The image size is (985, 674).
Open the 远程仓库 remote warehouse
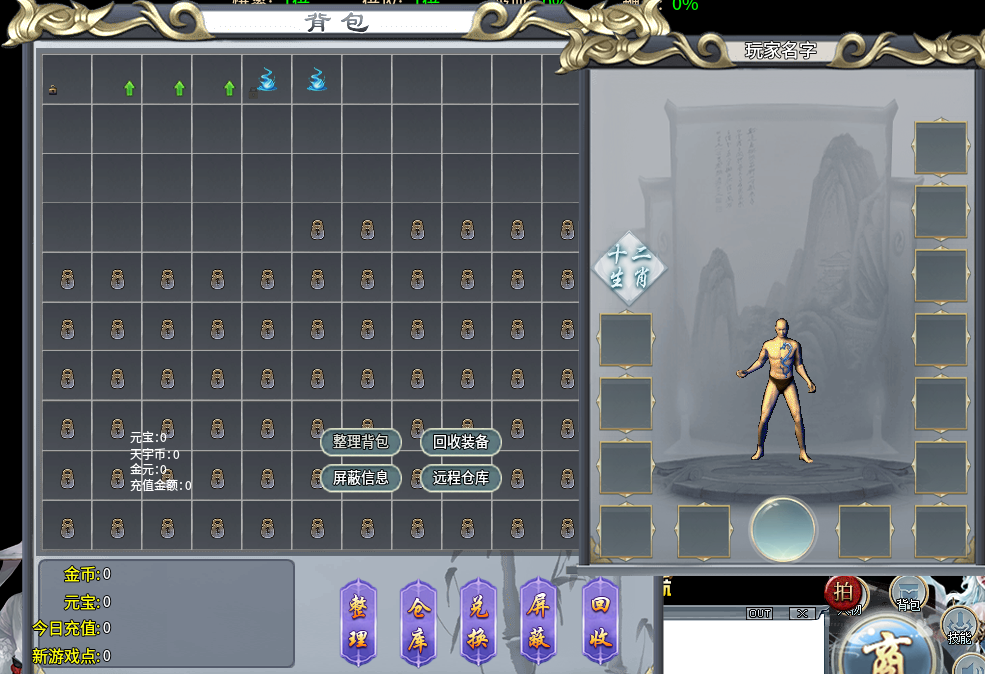pos(460,477)
